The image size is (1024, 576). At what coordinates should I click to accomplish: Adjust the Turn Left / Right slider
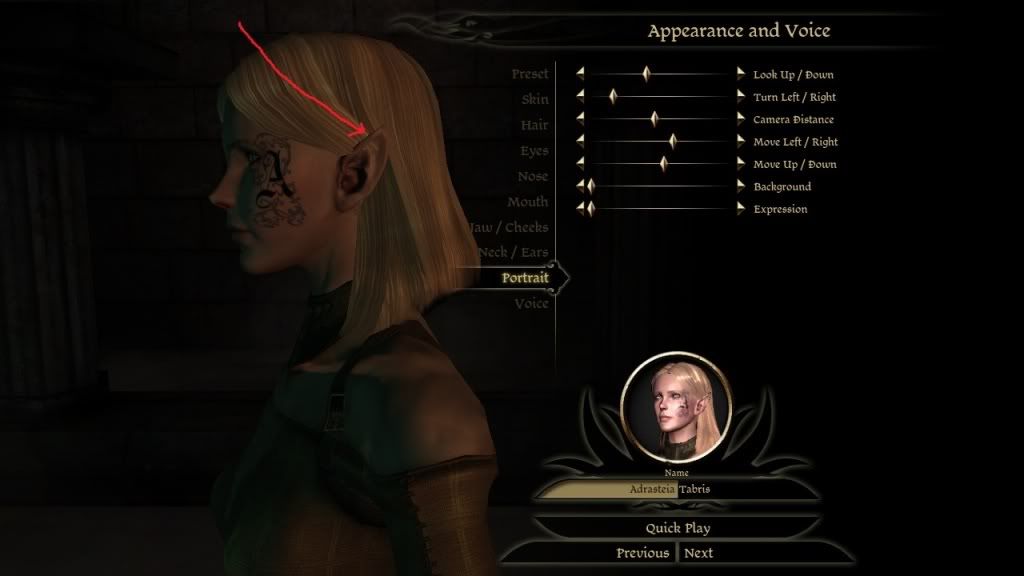click(x=660, y=97)
